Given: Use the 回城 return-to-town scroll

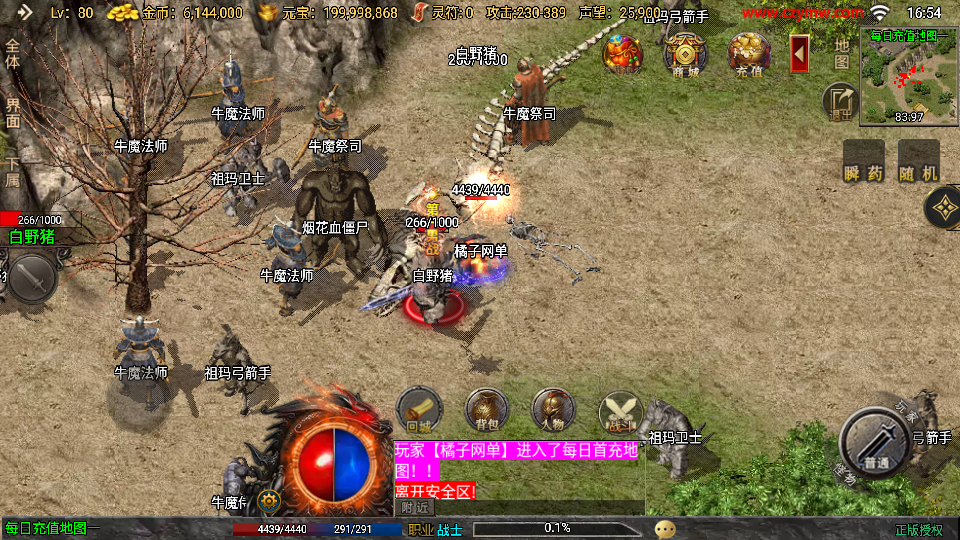Looking at the screenshot, I should [x=420, y=410].
